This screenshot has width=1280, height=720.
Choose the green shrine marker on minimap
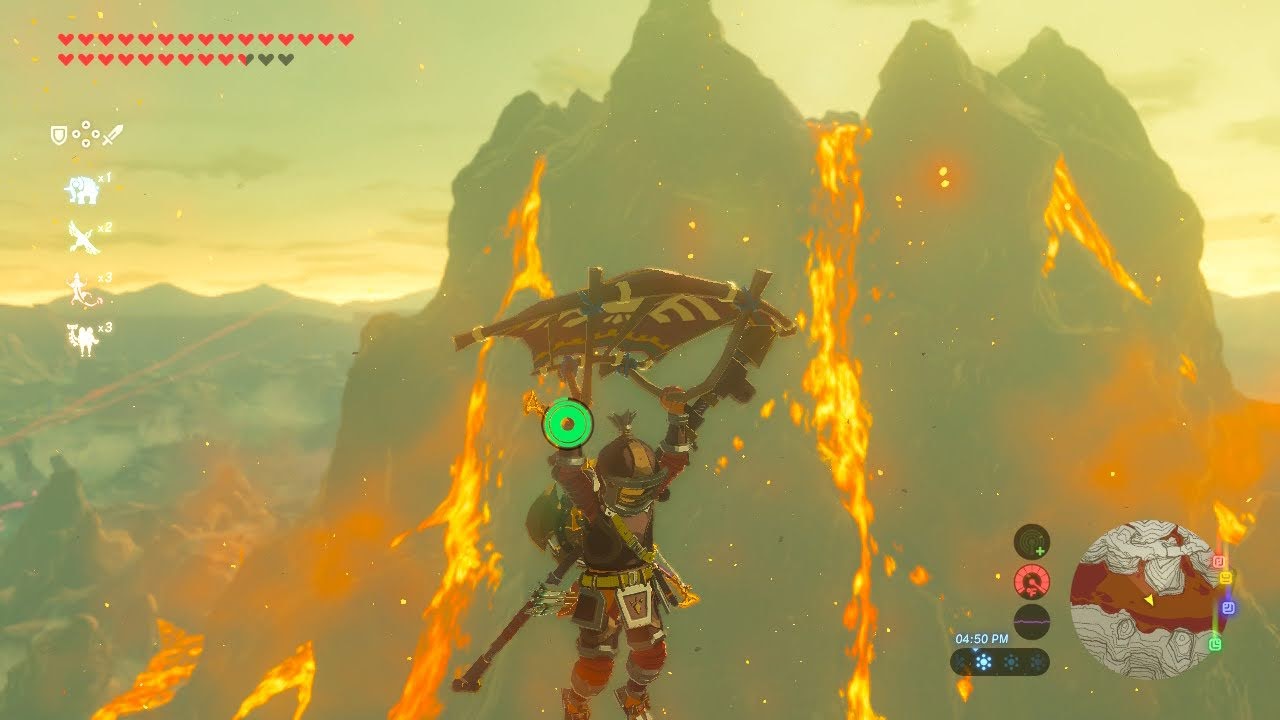1215,644
